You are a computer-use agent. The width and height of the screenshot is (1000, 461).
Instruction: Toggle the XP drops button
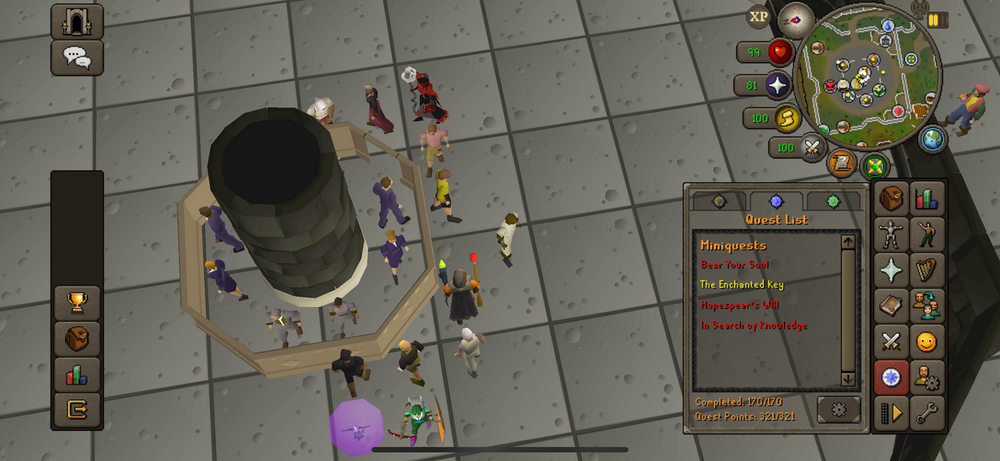[x=759, y=17]
